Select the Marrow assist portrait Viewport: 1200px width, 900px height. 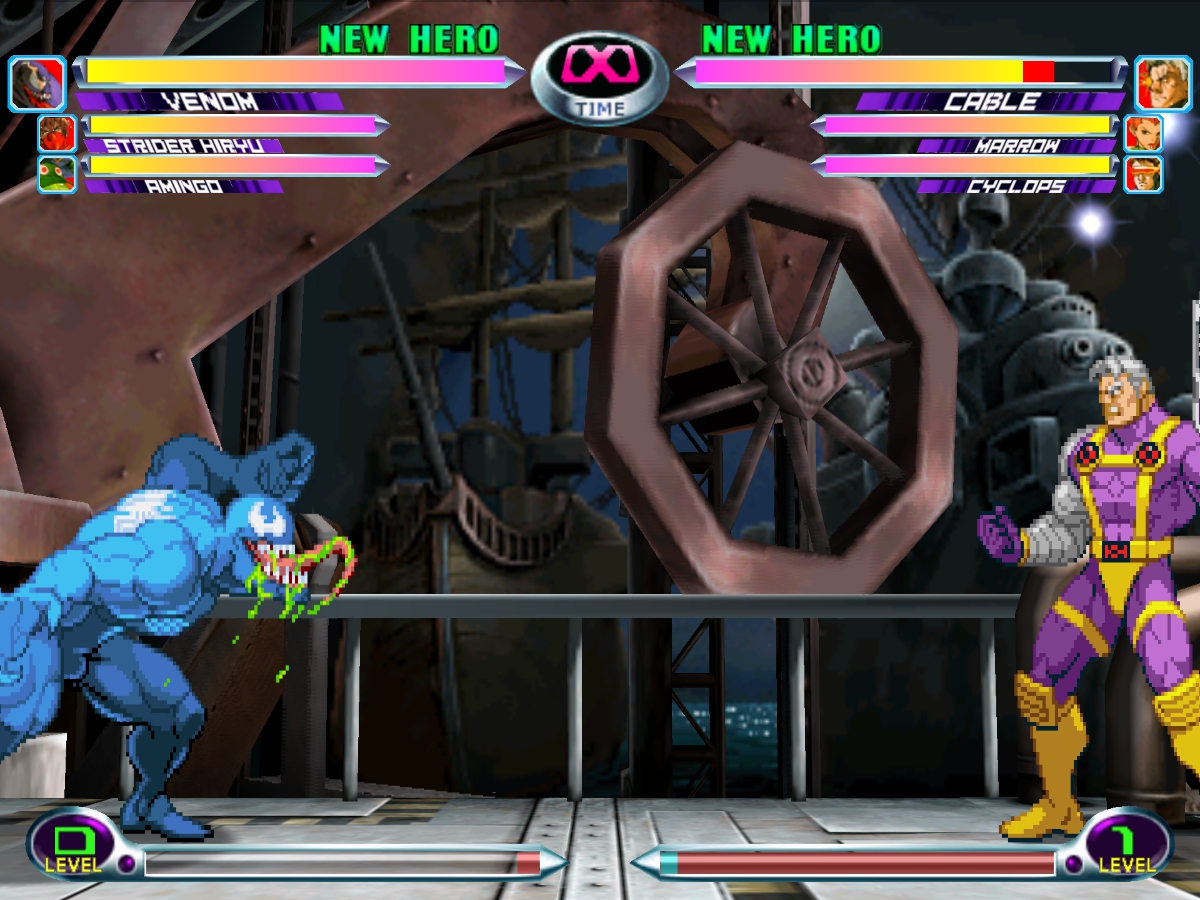pos(1142,133)
